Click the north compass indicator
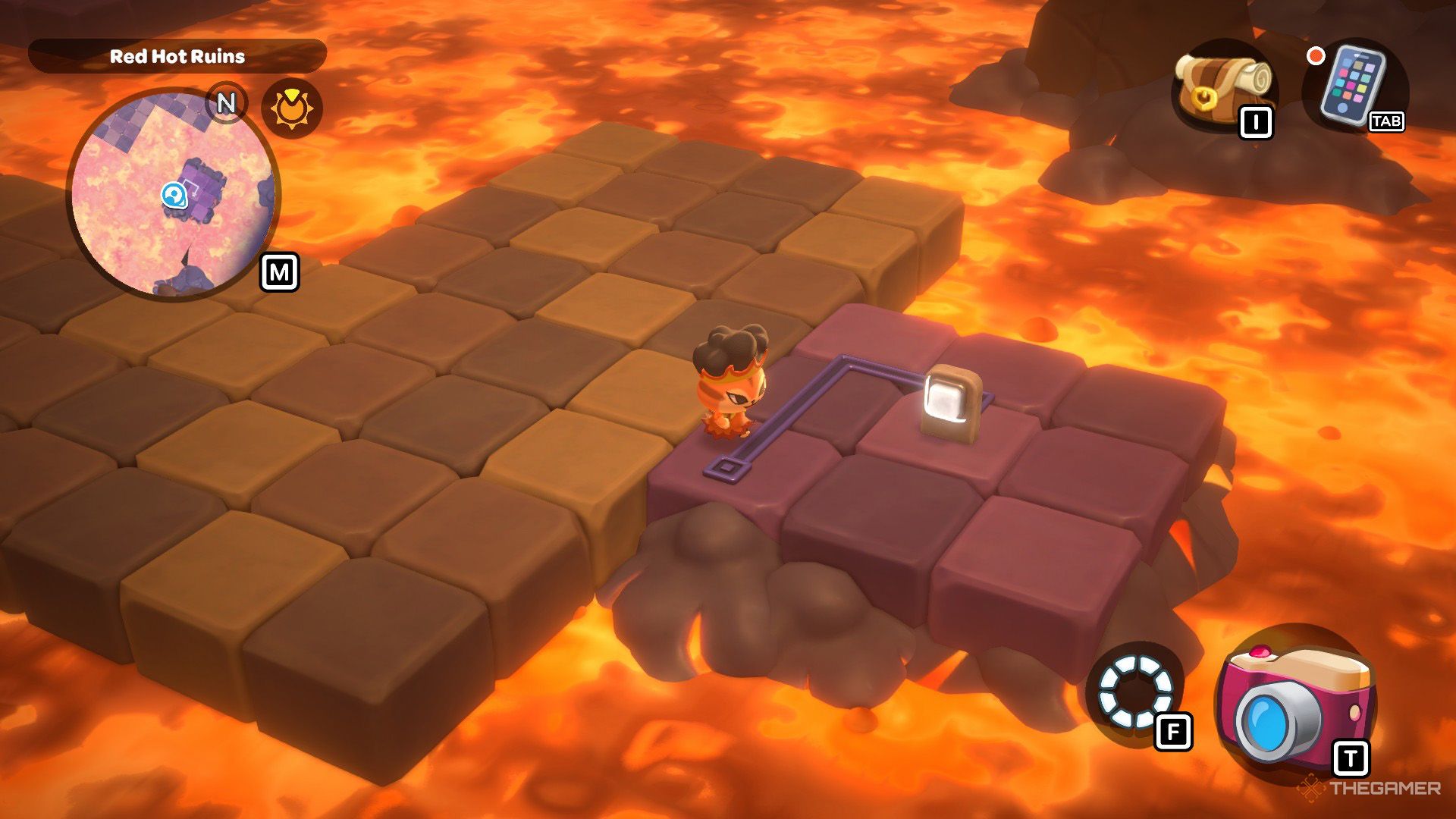Image resolution: width=1456 pixels, height=819 pixels. [226, 102]
